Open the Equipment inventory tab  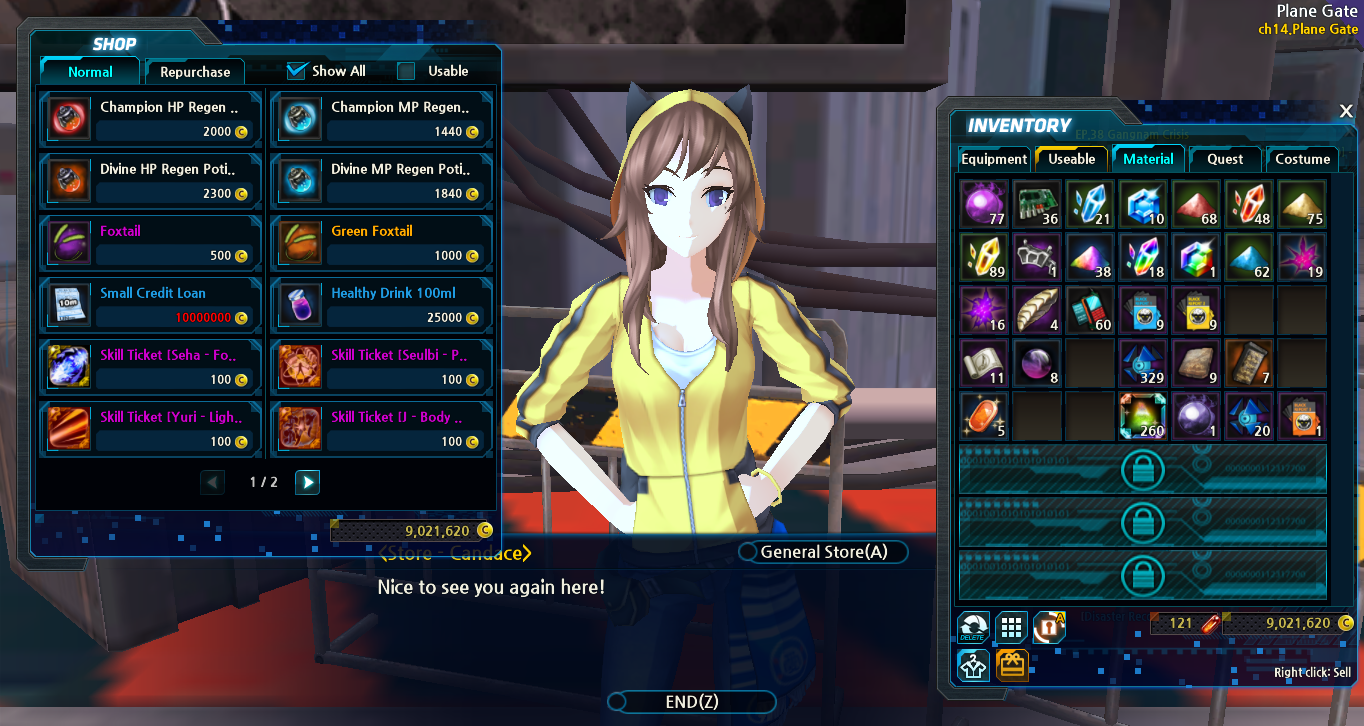point(994,159)
